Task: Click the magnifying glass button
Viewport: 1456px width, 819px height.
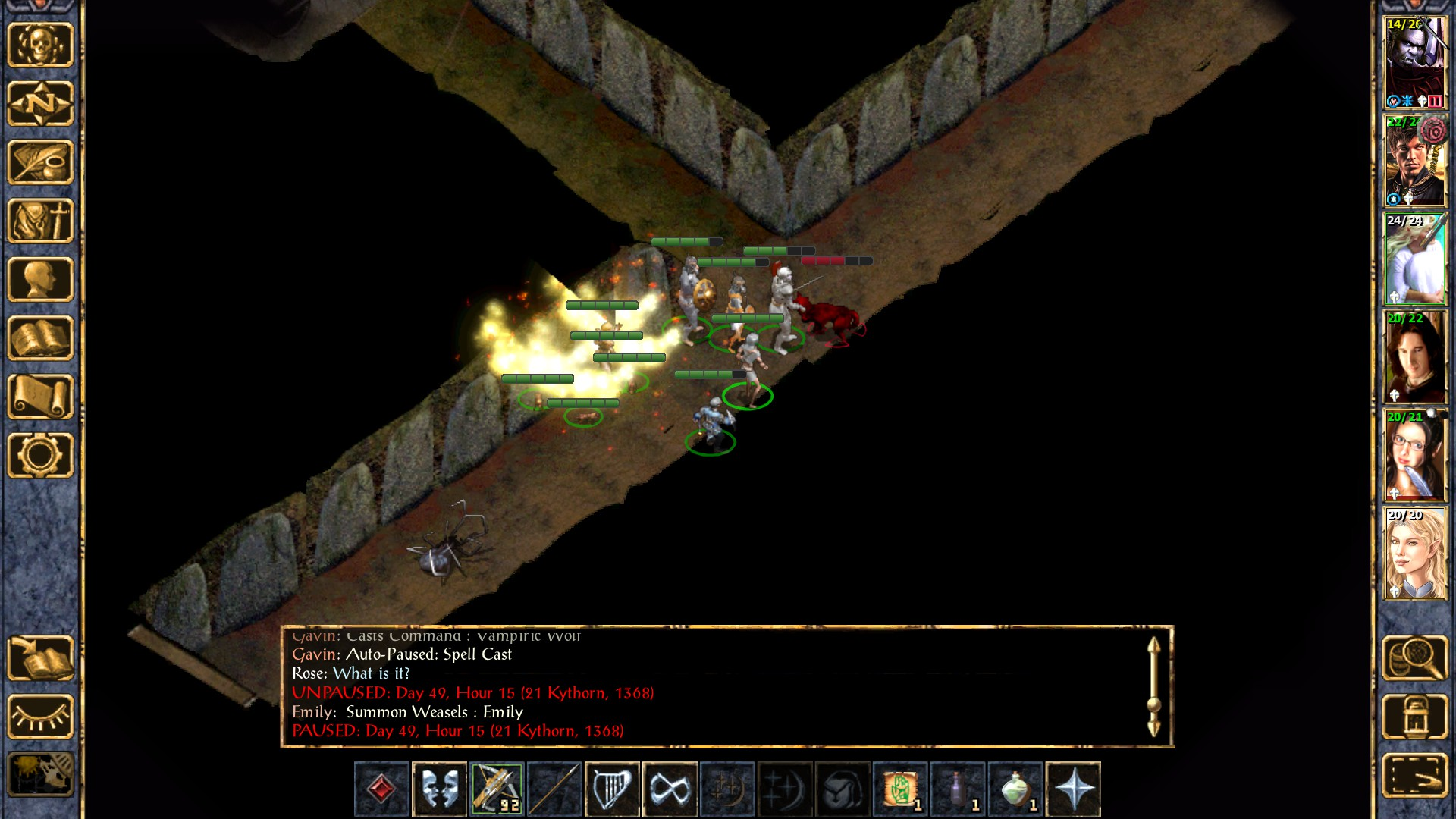Action: 1415,658
